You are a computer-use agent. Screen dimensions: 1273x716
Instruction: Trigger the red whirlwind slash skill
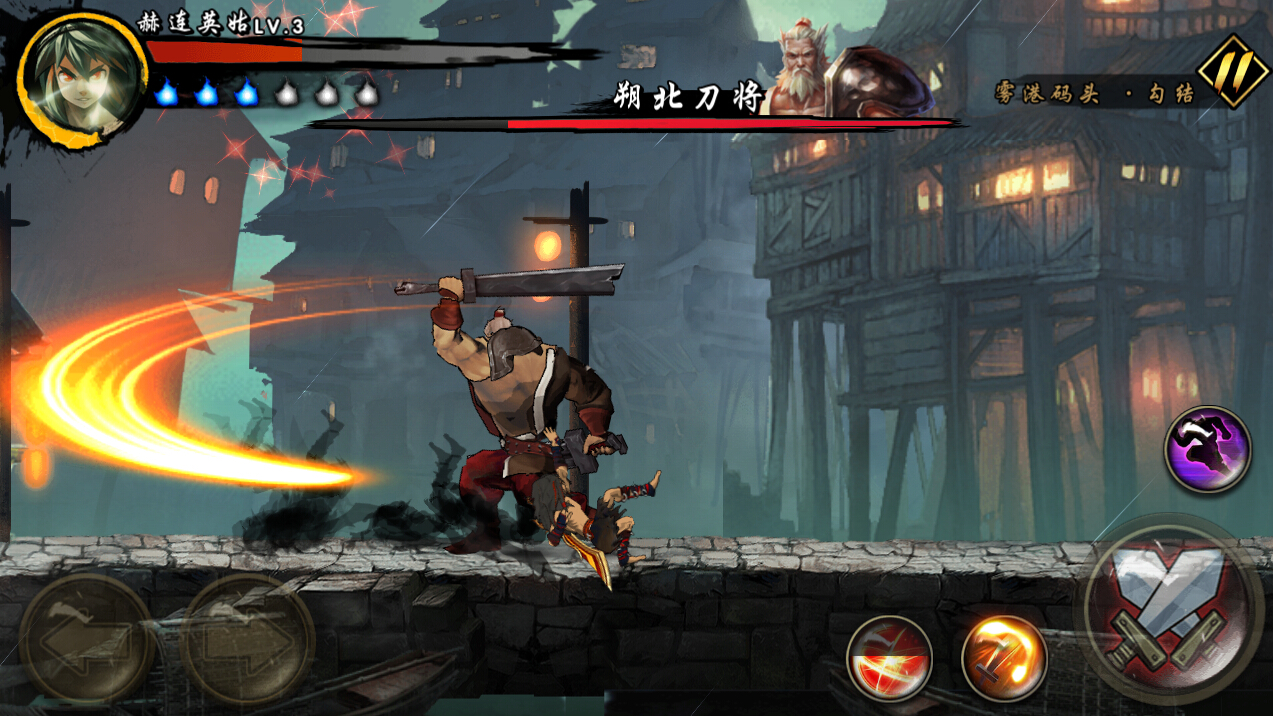pos(889,658)
